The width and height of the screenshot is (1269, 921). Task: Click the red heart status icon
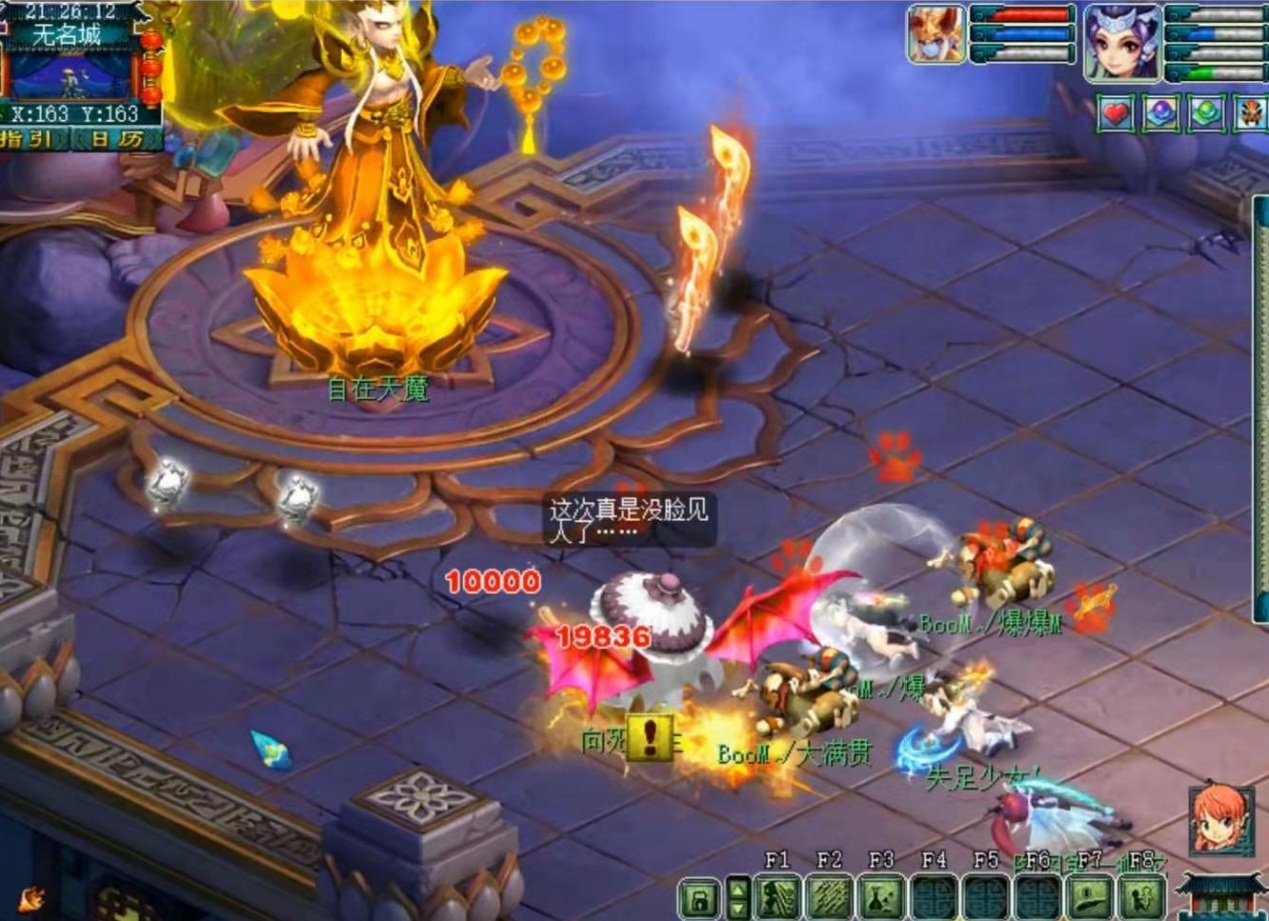point(1116,114)
